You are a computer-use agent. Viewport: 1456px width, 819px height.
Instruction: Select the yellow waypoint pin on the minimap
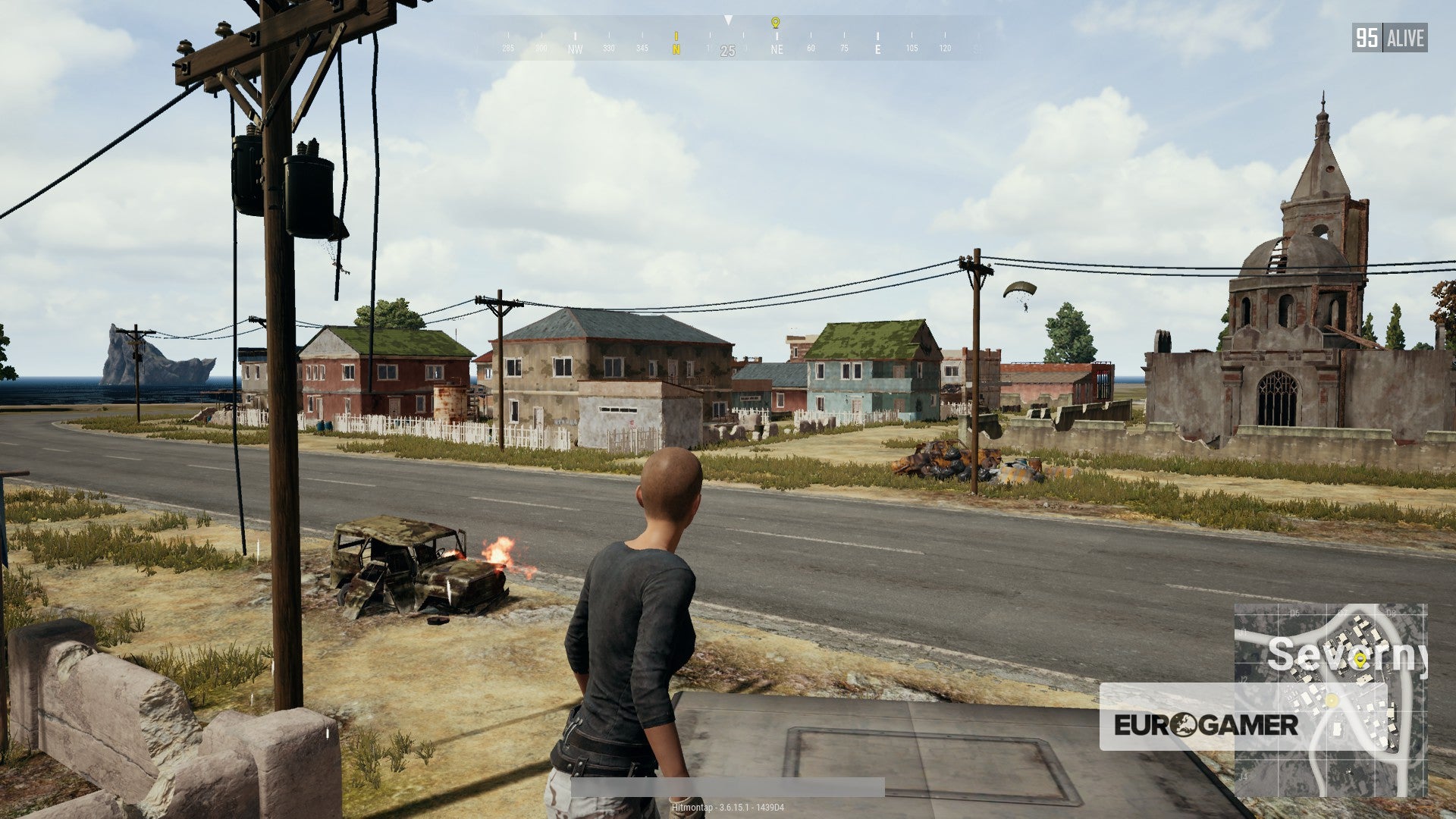click(x=1360, y=660)
